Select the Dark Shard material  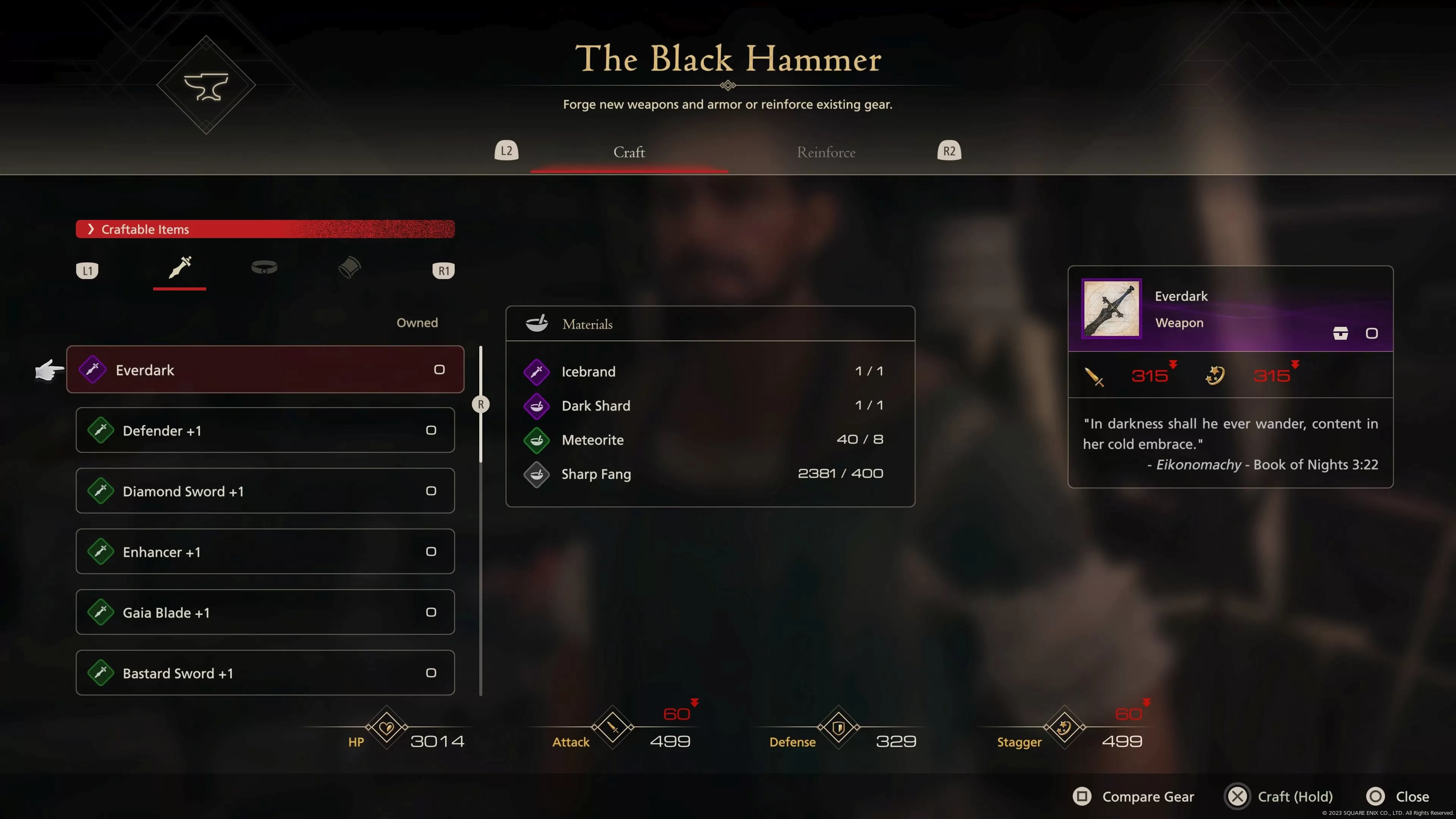pyautogui.click(x=710, y=406)
